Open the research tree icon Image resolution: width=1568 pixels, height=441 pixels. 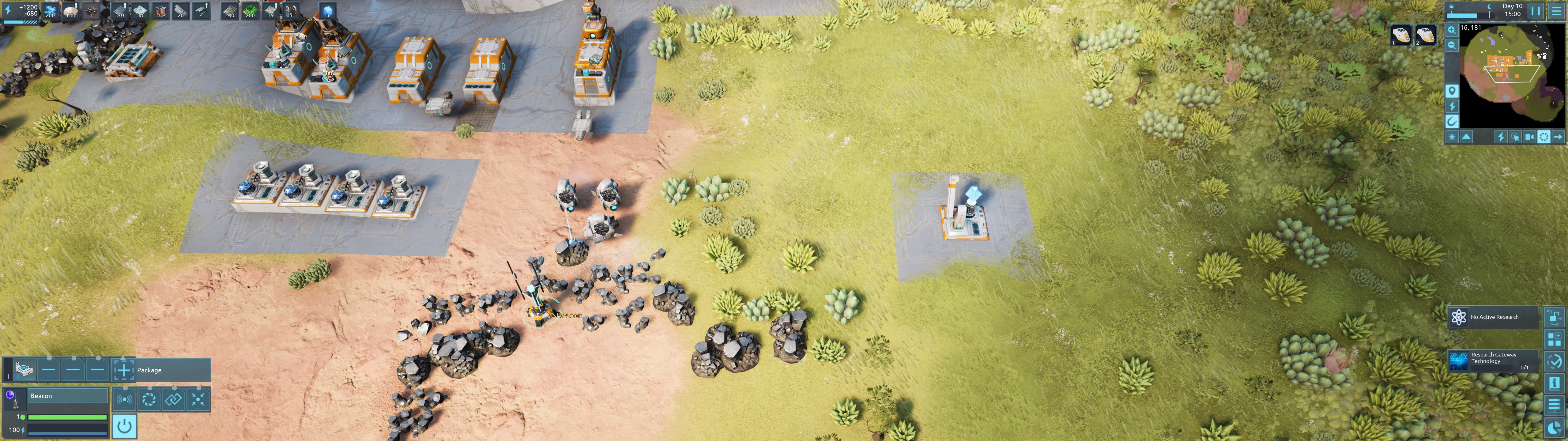pos(1554,317)
